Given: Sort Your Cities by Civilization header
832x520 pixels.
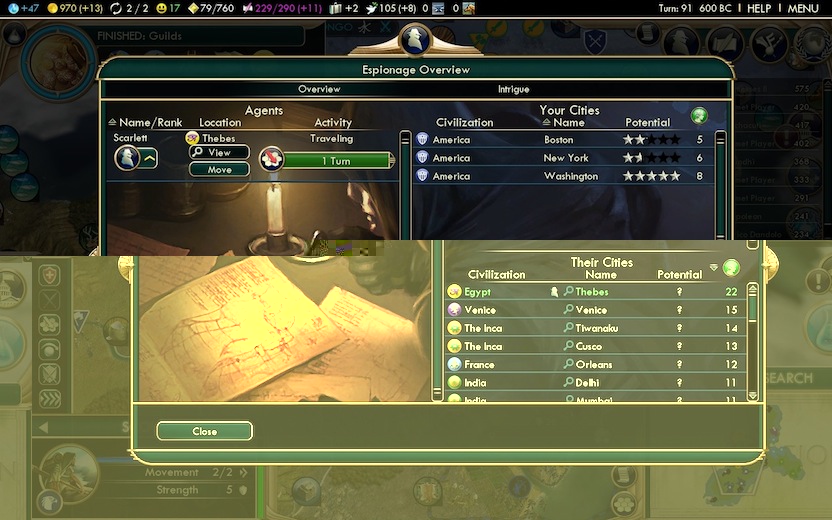Looking at the screenshot, I should 464,123.
